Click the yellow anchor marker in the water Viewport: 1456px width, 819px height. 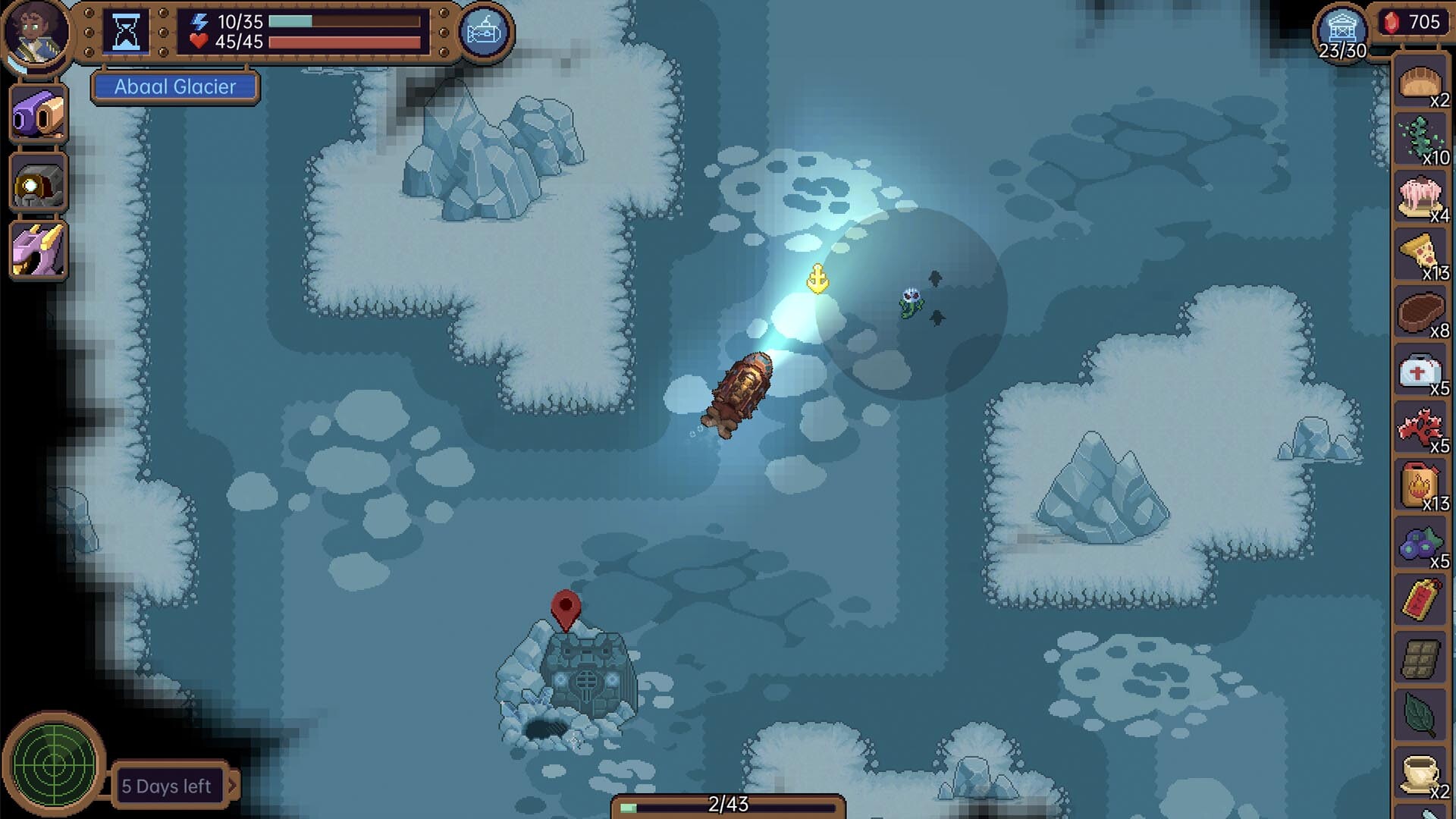(x=817, y=279)
